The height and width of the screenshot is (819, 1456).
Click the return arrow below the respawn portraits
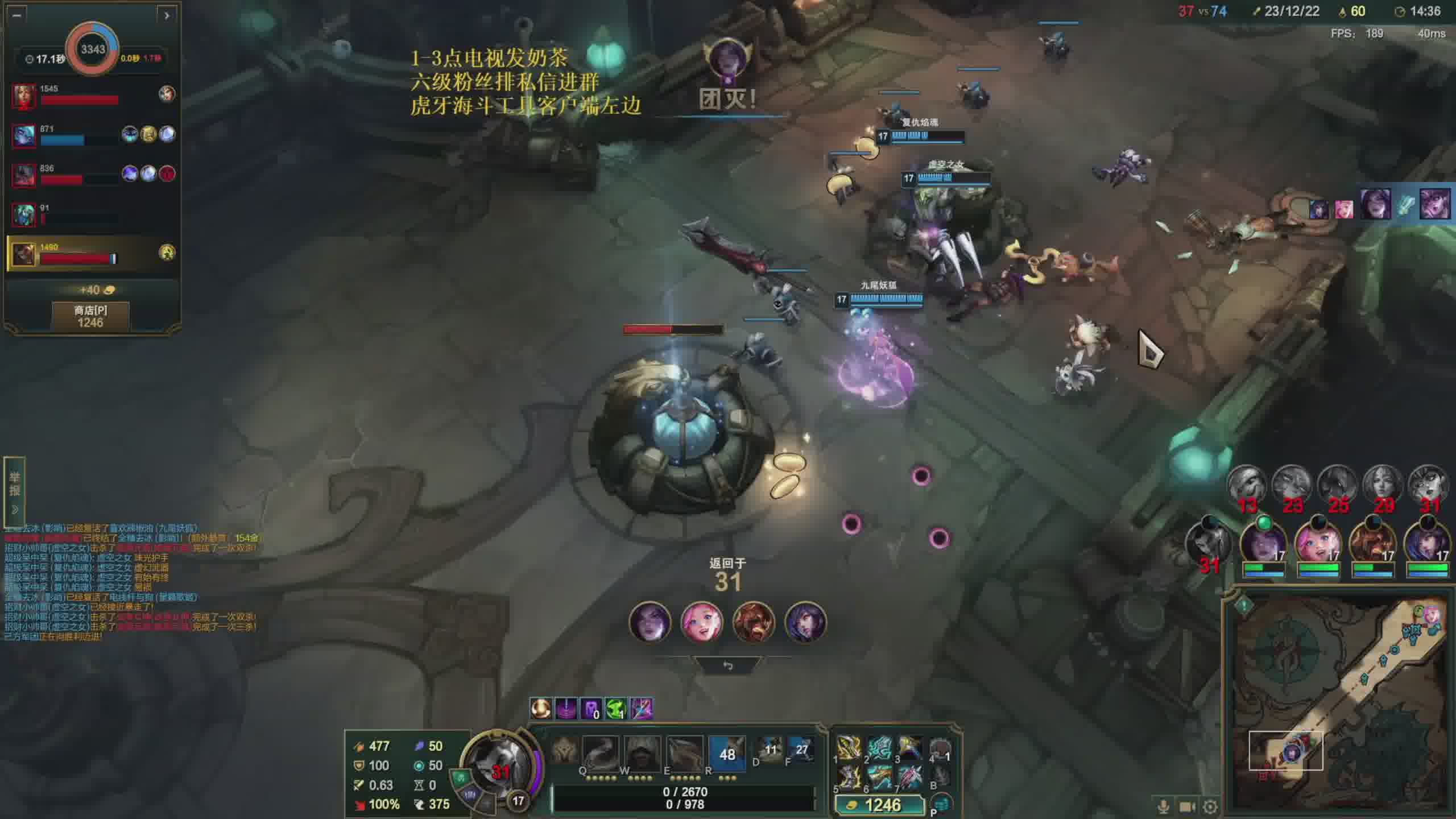(727, 665)
